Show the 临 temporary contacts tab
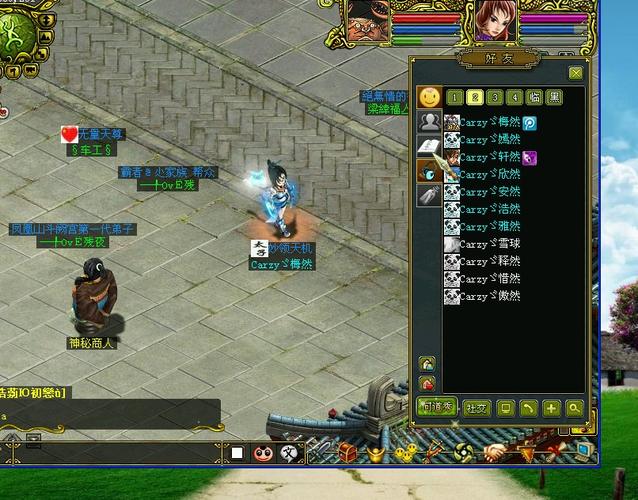Image resolution: width=638 pixels, height=500 pixels. (x=535, y=97)
